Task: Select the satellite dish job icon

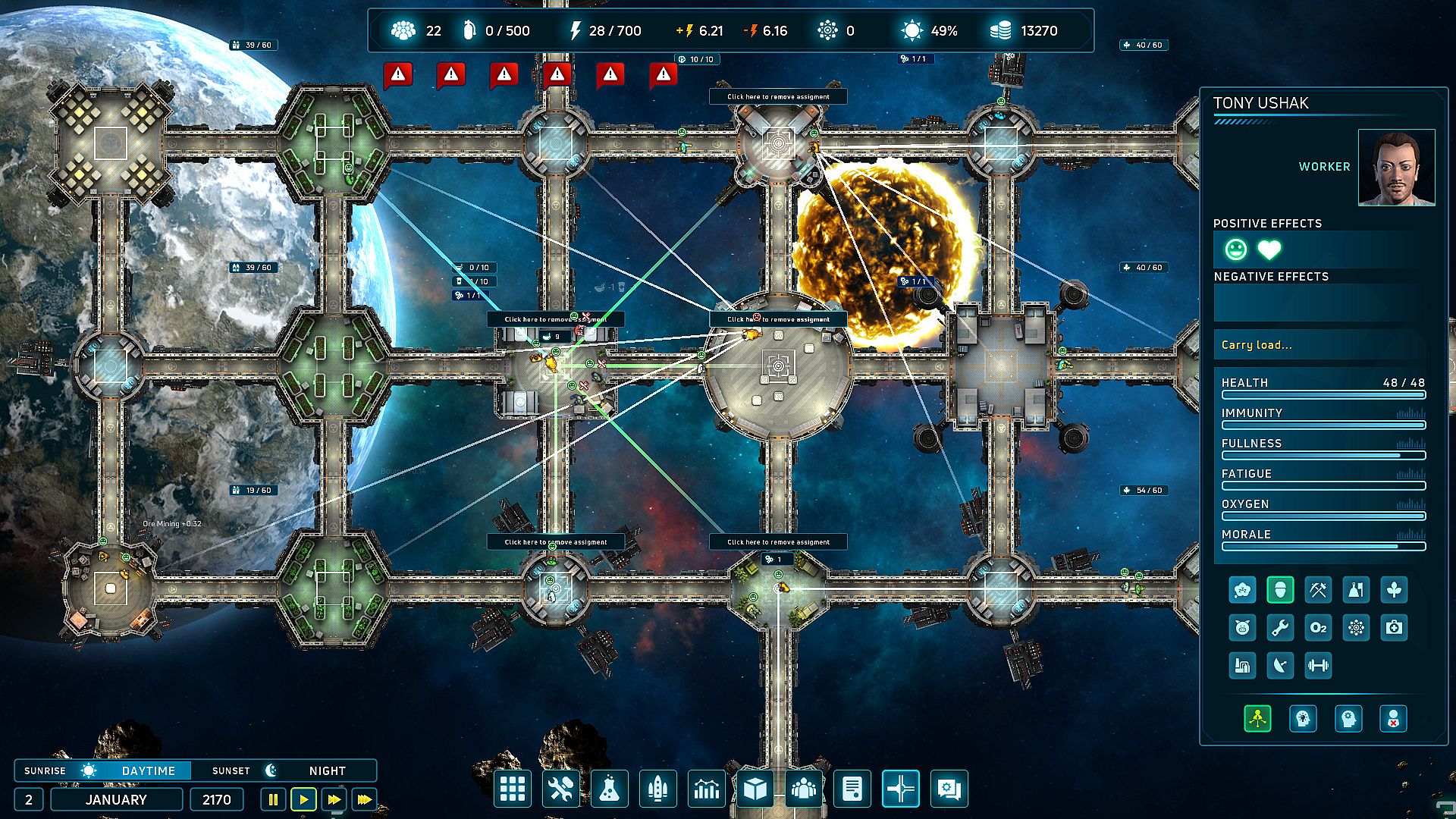Action: coord(1280,666)
